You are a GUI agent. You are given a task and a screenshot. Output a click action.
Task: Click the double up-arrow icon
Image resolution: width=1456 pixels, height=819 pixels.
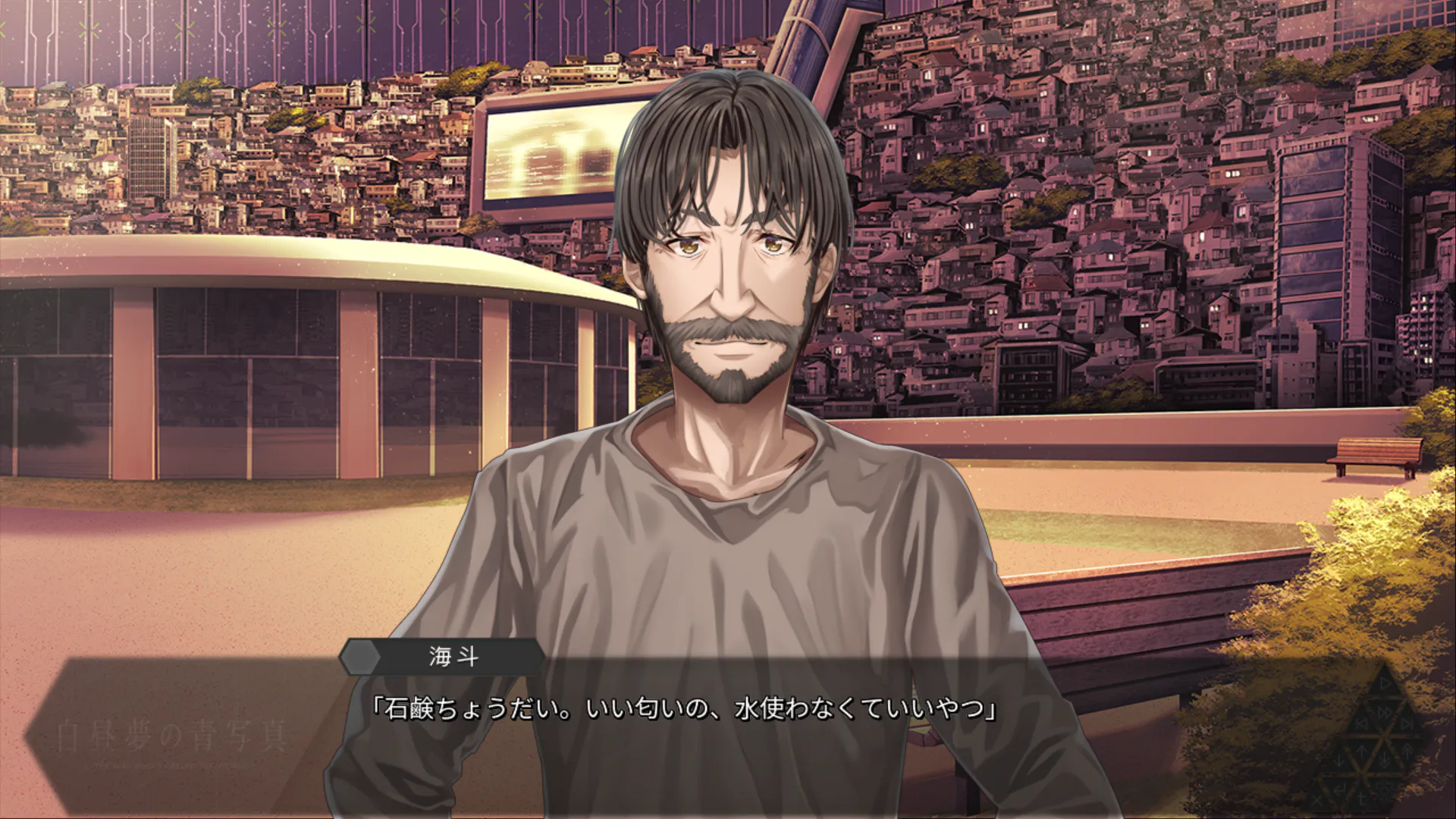tap(1407, 751)
